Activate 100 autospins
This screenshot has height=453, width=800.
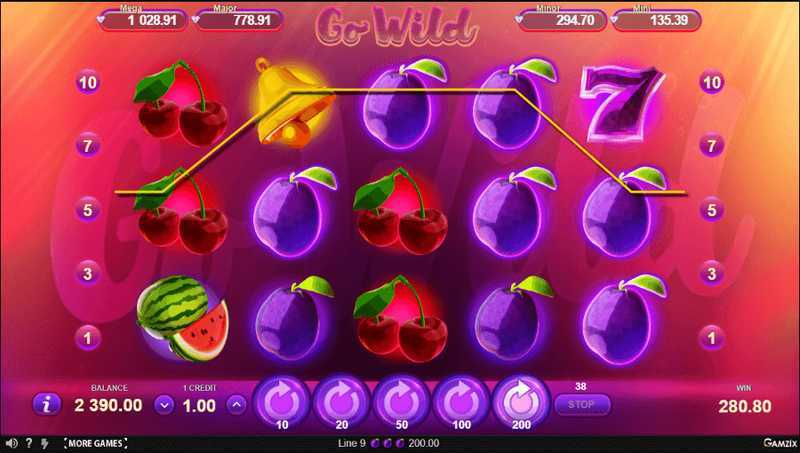(459, 400)
